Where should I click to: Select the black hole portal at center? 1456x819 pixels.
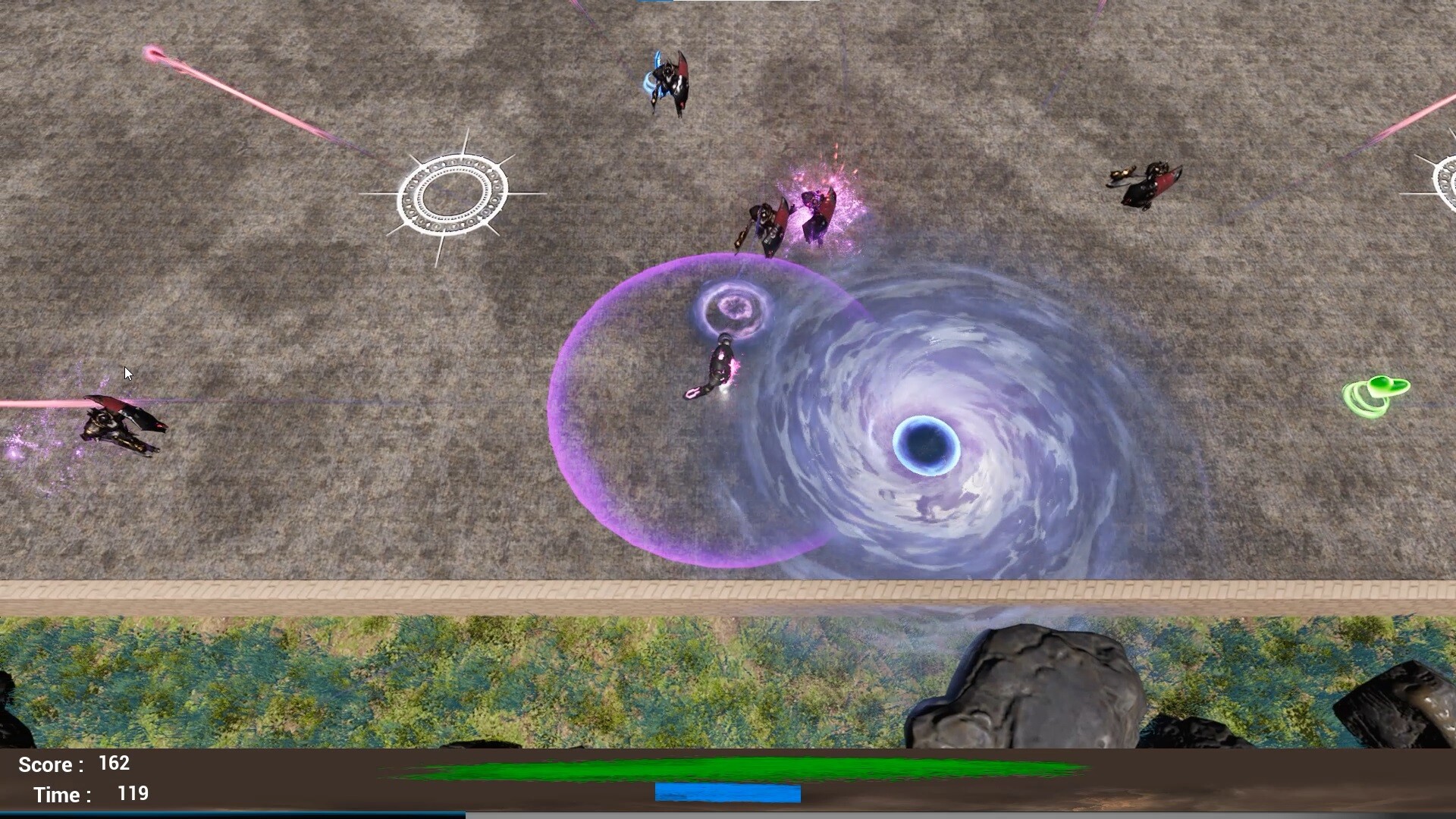point(927,445)
